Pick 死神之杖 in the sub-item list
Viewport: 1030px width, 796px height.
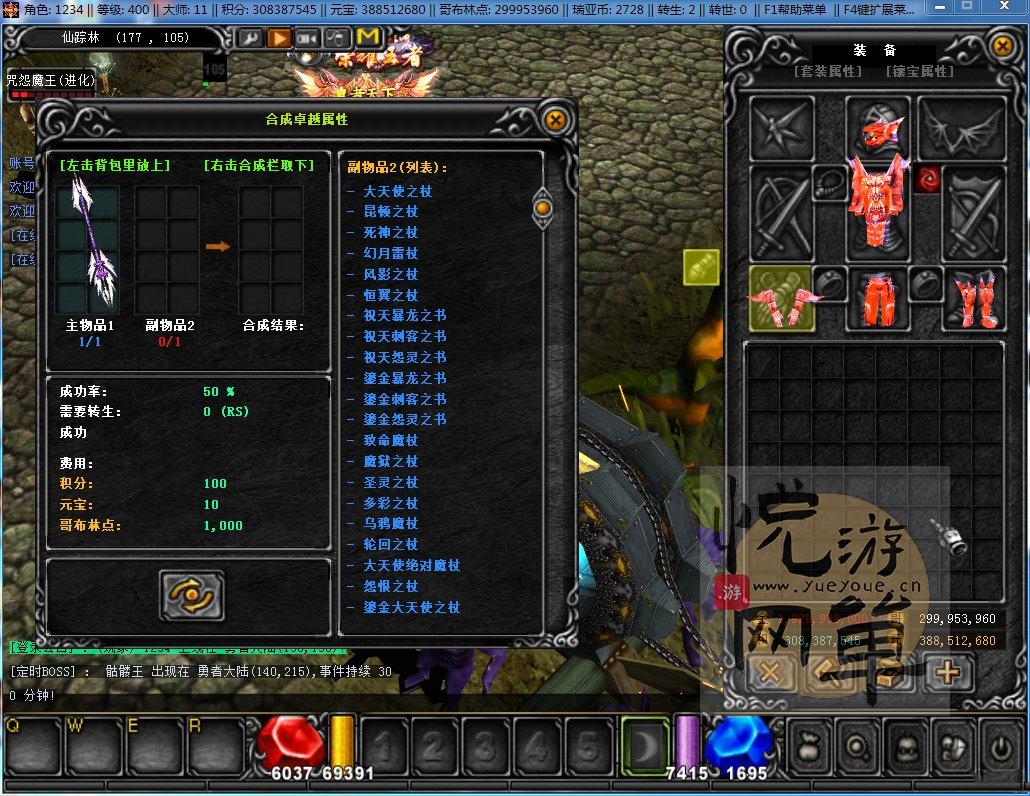[x=390, y=232]
